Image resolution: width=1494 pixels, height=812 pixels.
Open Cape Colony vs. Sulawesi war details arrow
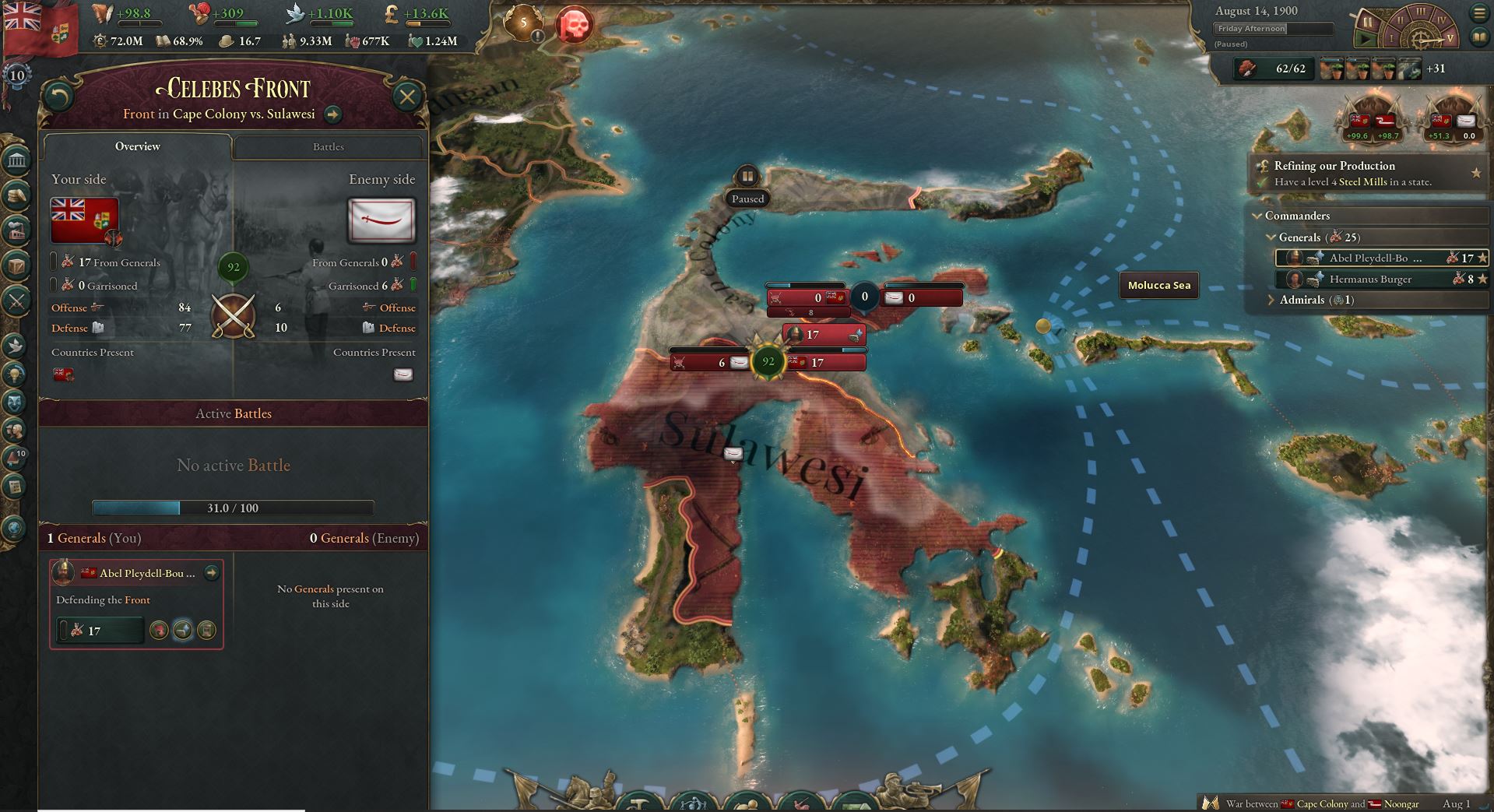pyautogui.click(x=332, y=114)
